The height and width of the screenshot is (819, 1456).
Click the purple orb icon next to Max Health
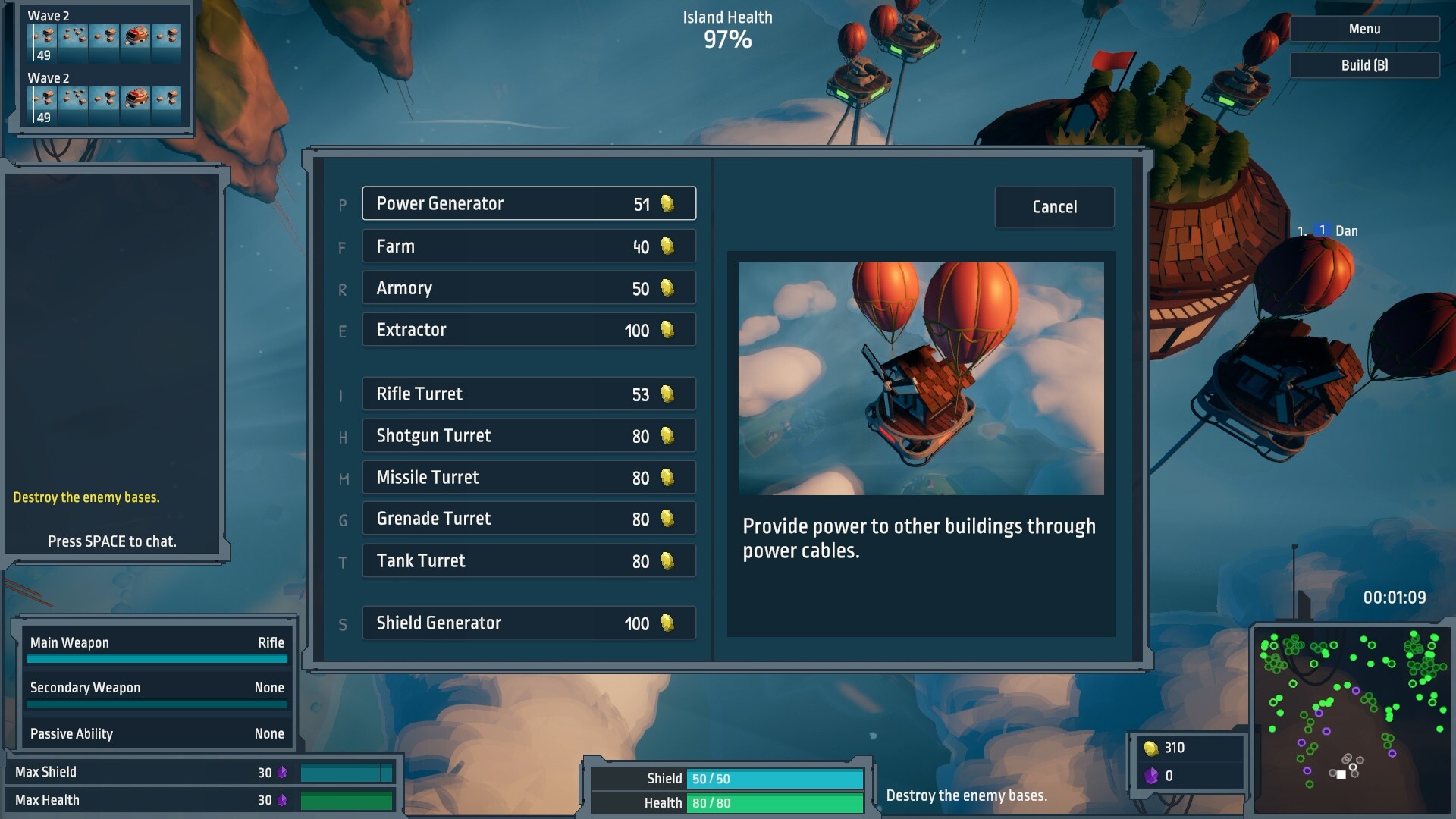pos(284,799)
